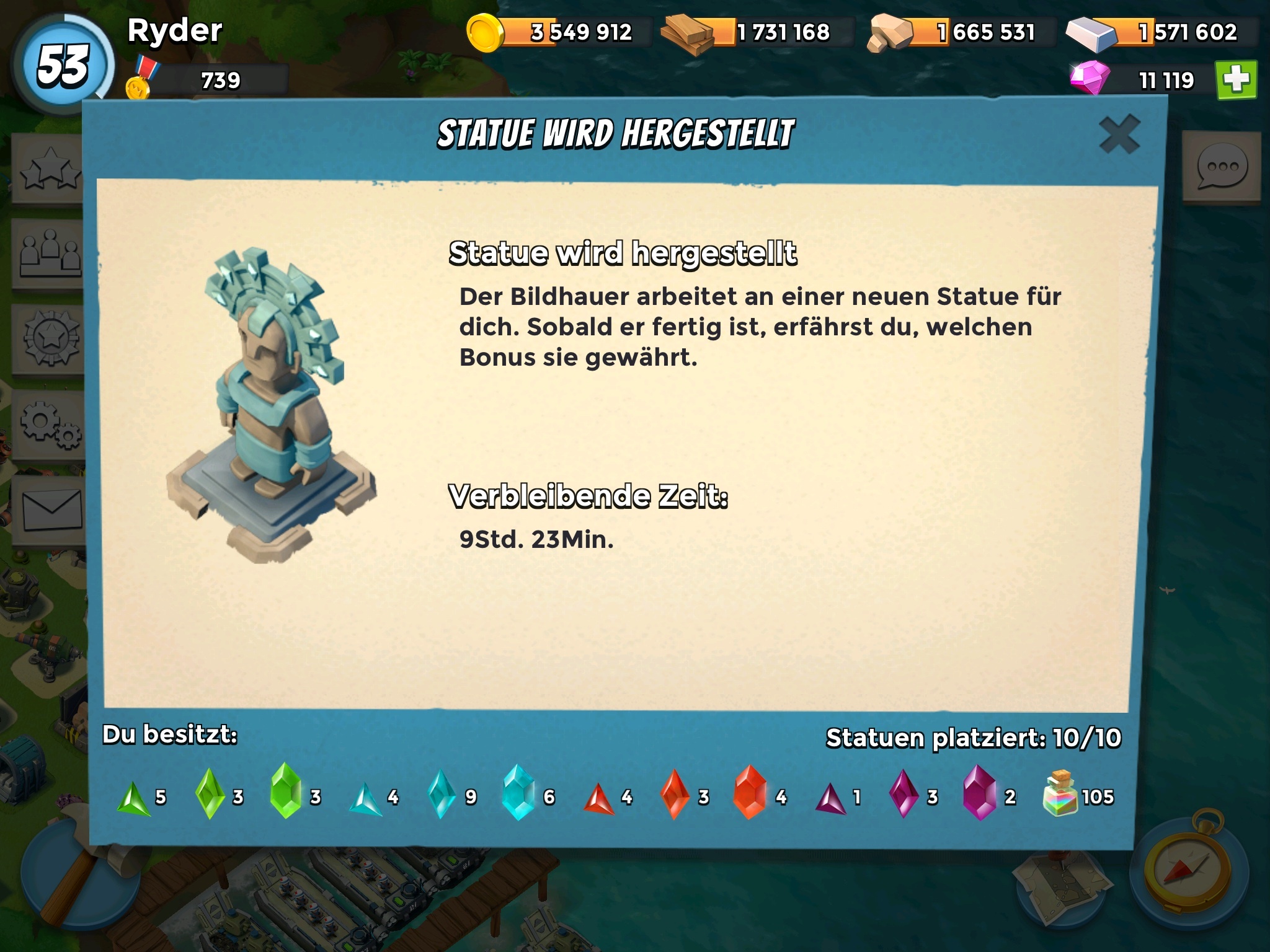Tap the level 53 player badge
Screen dimensions: 1270x952
[63, 66]
